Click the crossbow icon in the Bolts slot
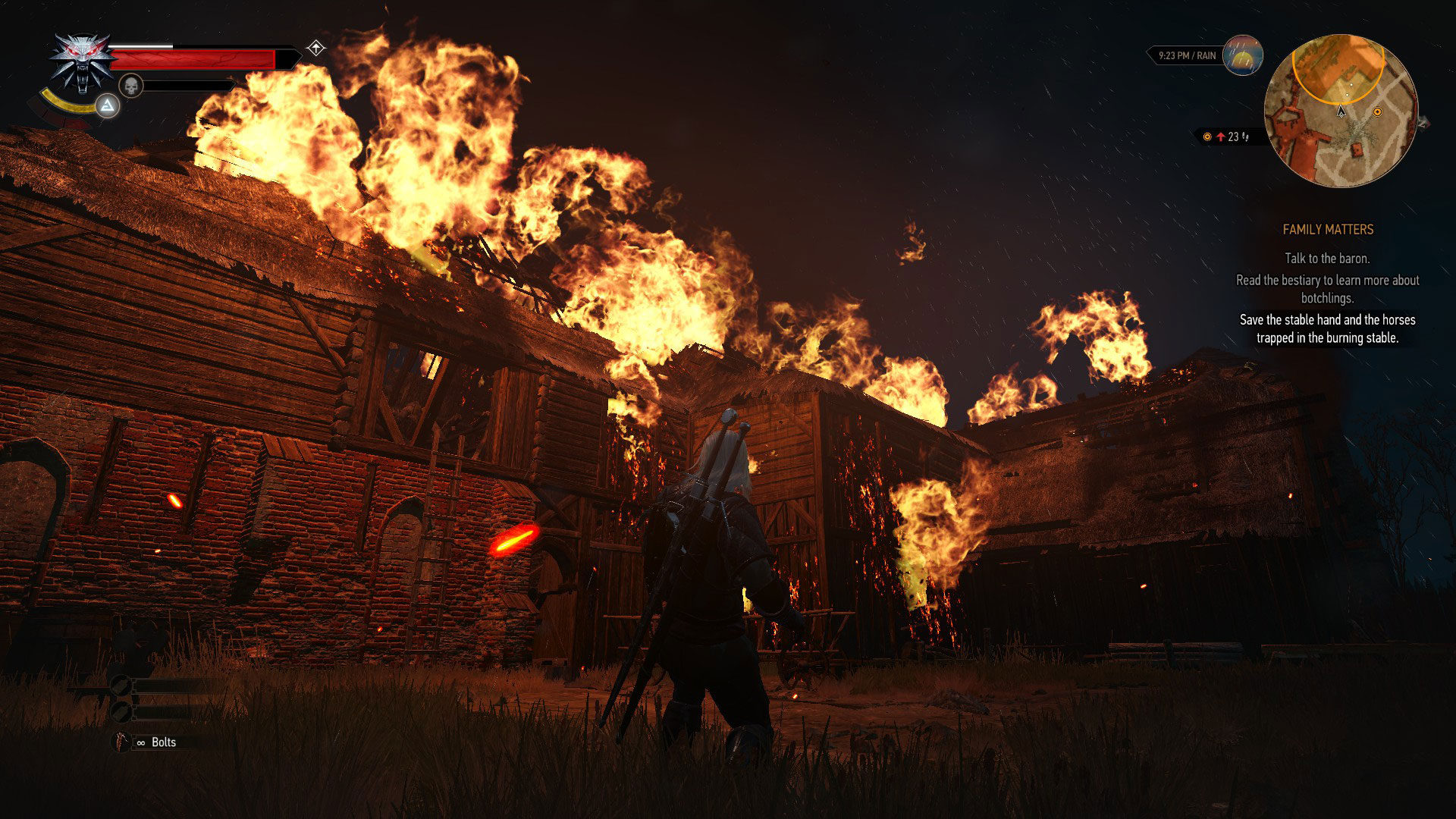The image size is (1456, 819). (120, 742)
